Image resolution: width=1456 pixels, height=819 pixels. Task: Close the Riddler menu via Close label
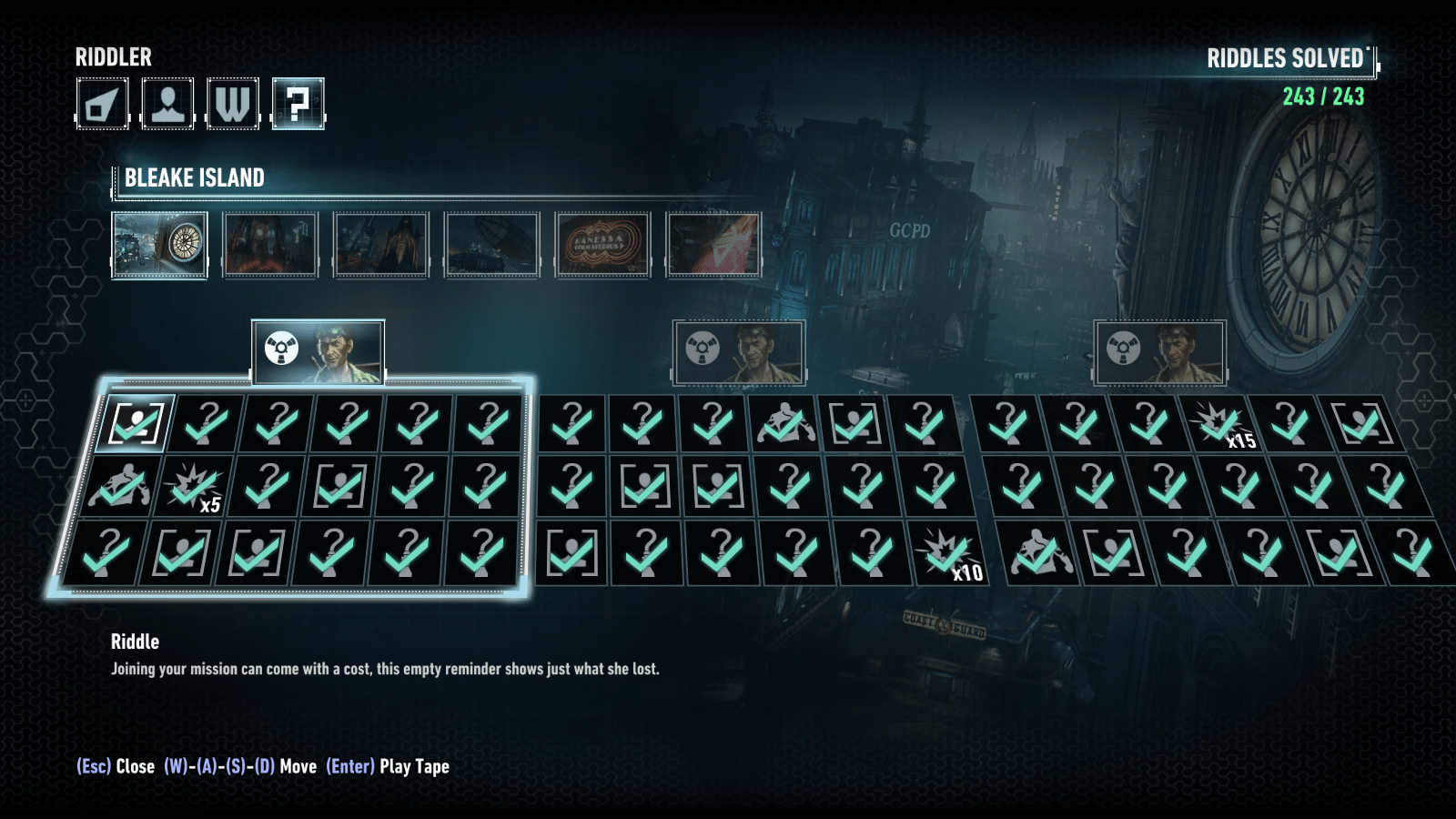click(135, 766)
